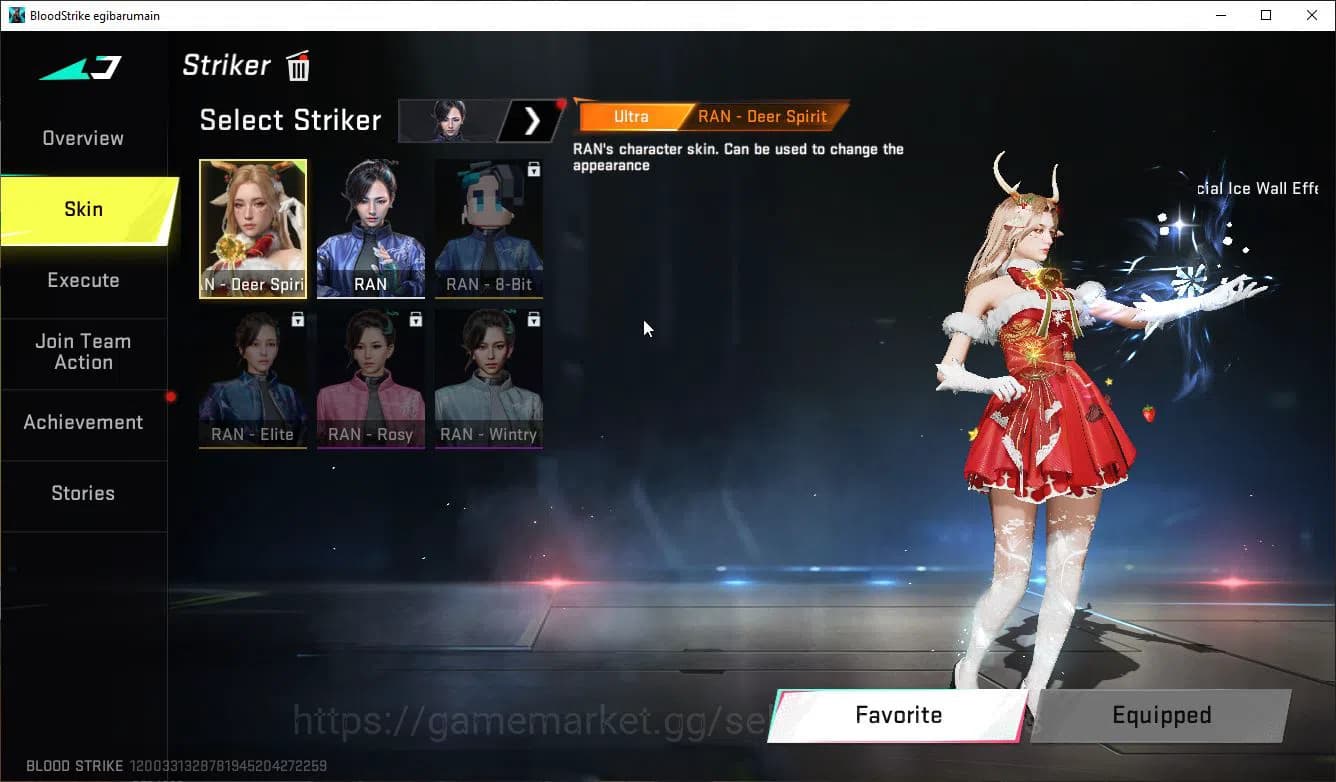Select the Skin tab in the sidebar
The height and width of the screenshot is (782, 1336).
point(82,209)
